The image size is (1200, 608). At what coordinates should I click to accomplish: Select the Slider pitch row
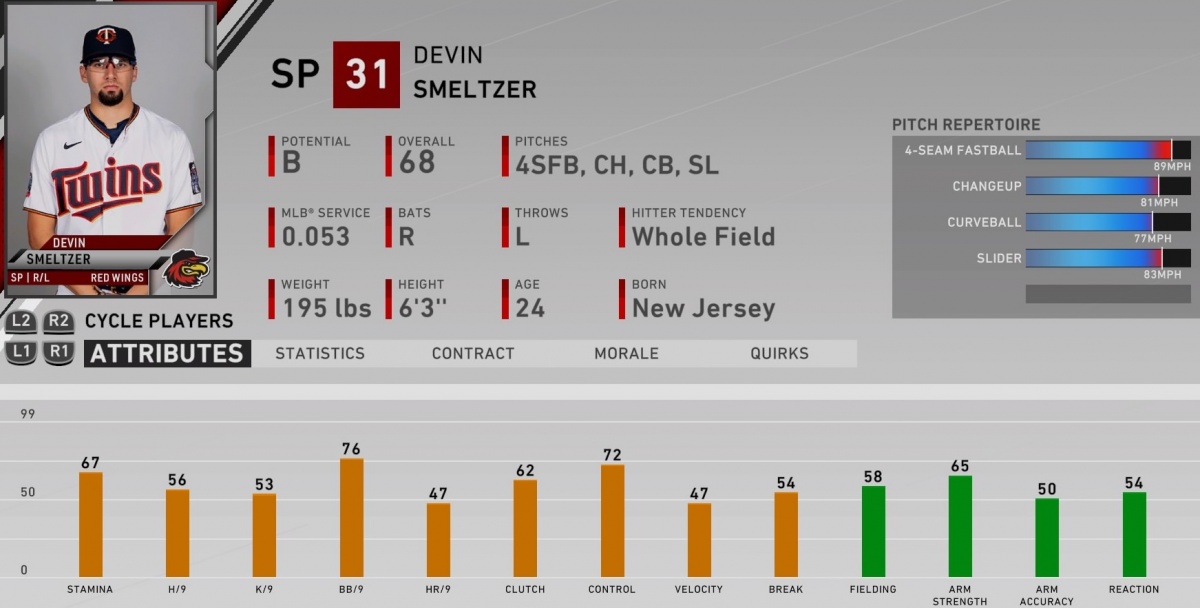[1041, 258]
